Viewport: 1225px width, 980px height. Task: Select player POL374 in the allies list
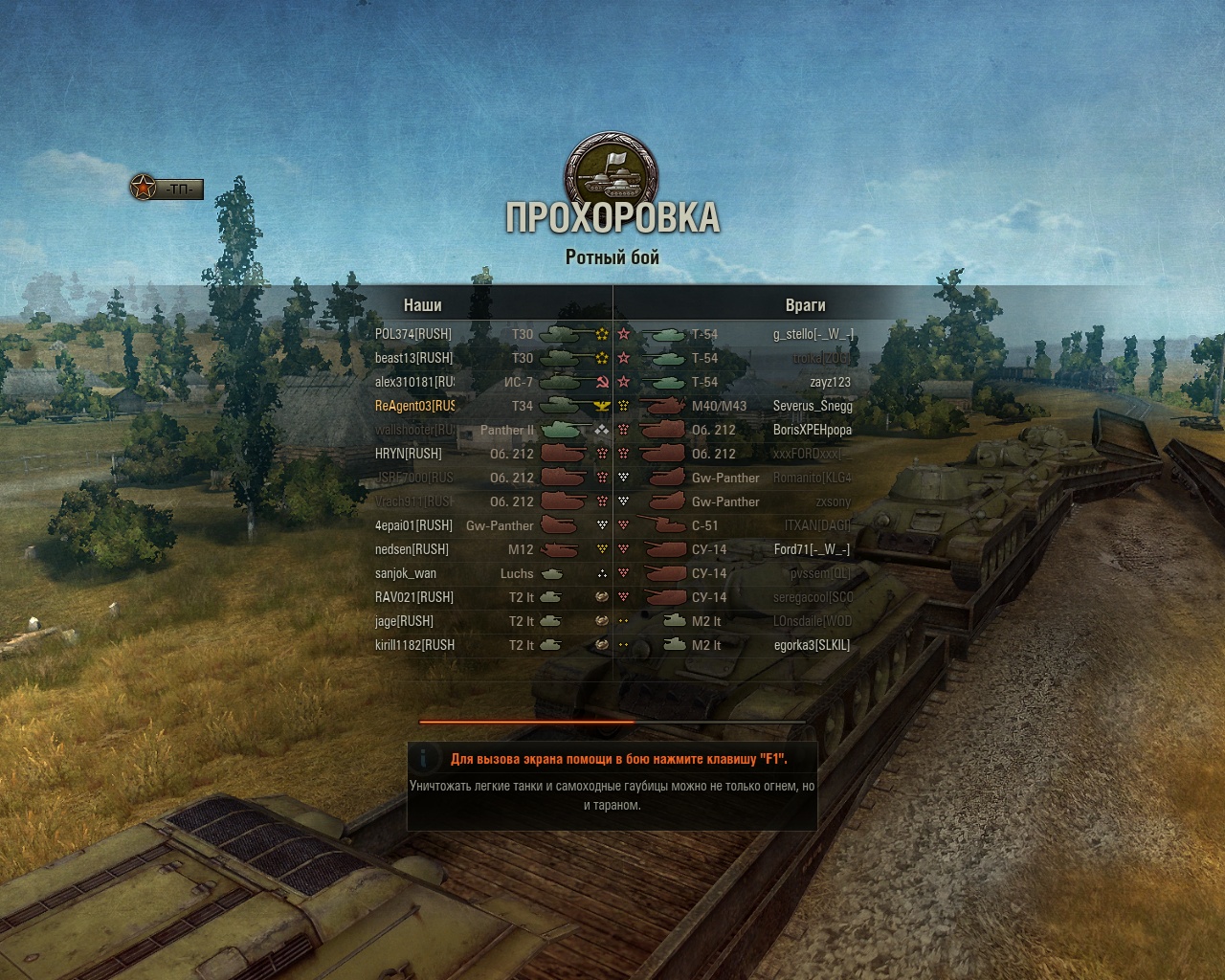413,334
